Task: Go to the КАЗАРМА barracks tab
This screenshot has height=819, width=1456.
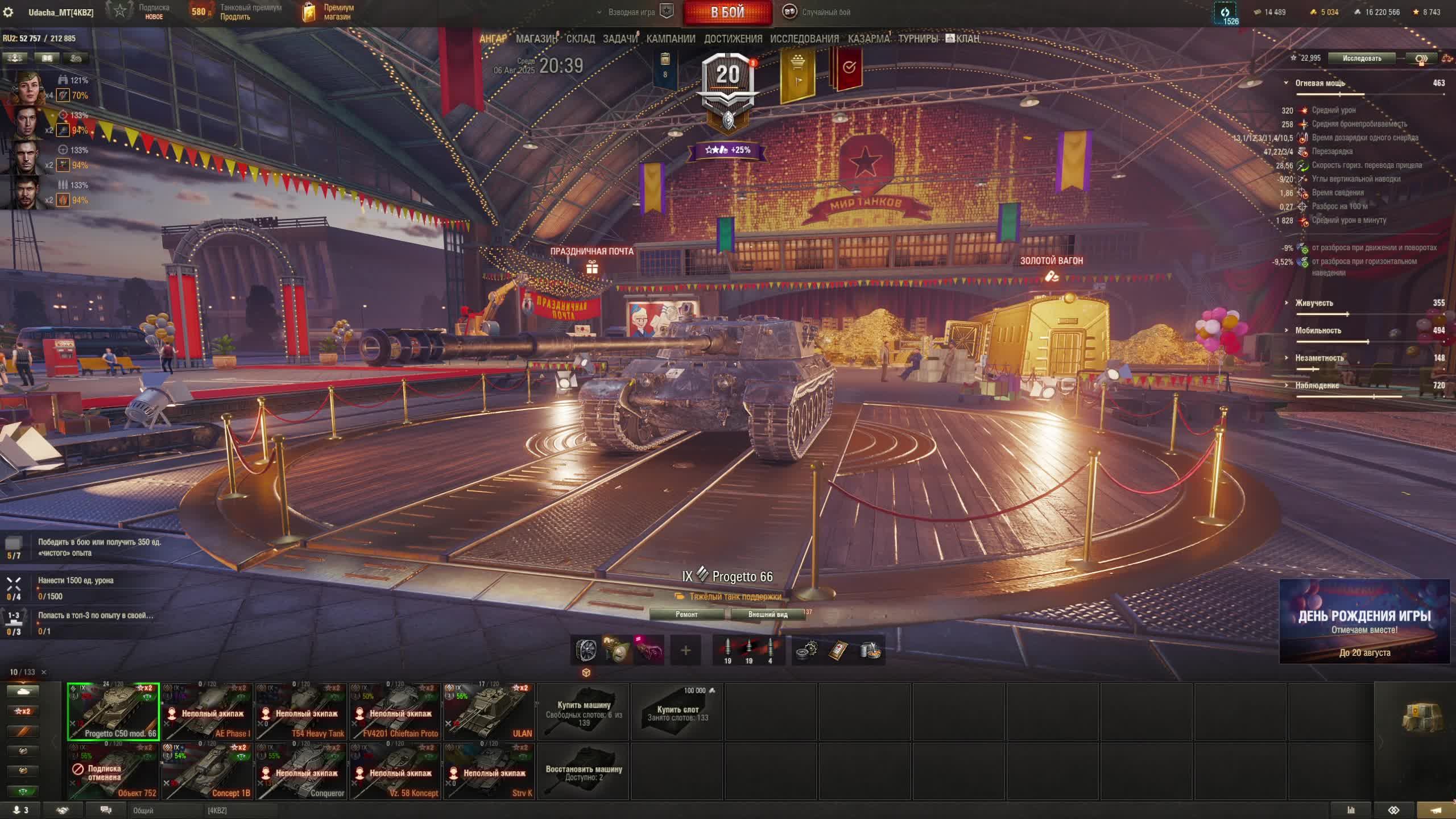Action: point(868,39)
